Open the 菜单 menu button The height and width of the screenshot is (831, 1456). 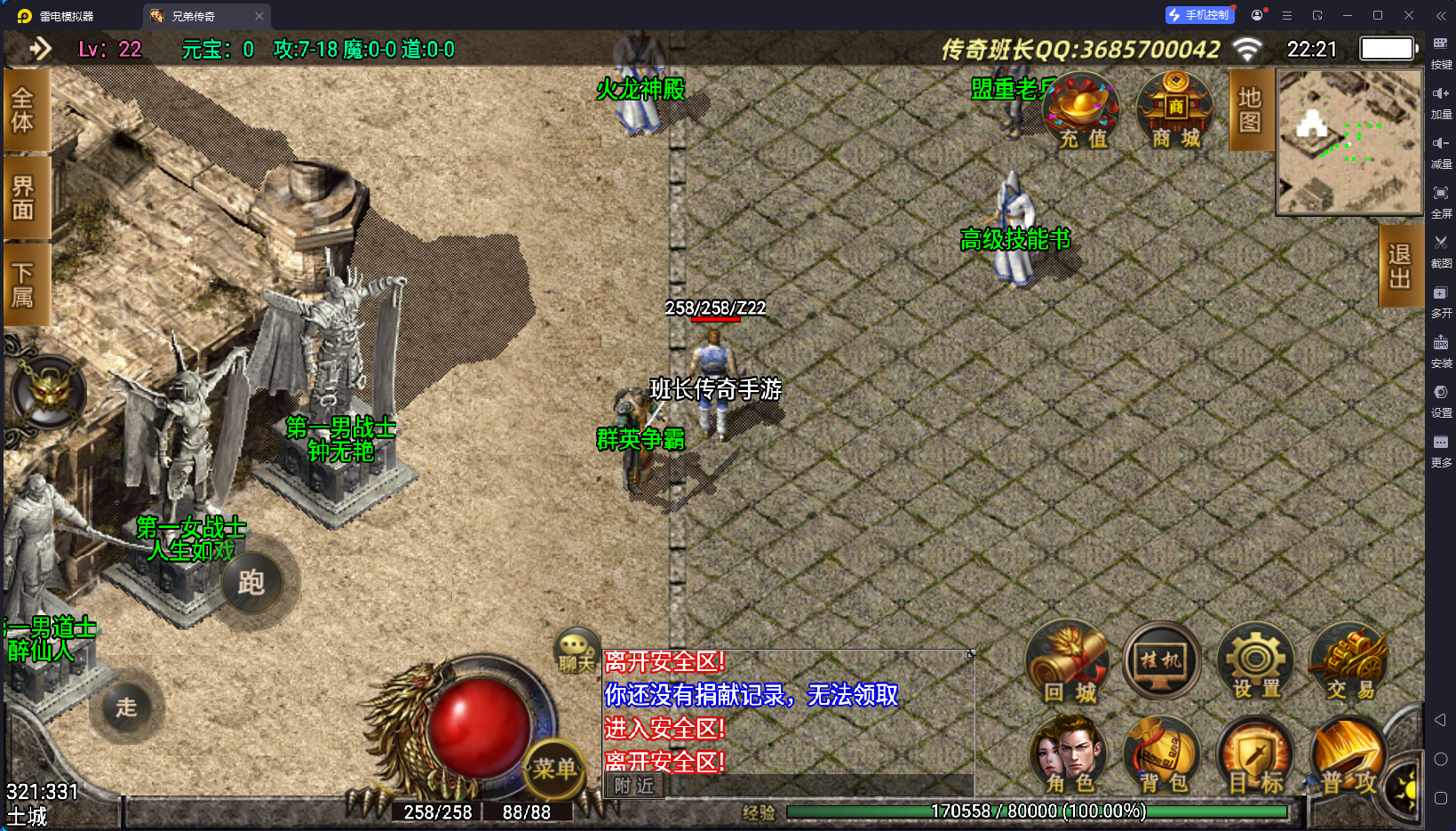554,769
